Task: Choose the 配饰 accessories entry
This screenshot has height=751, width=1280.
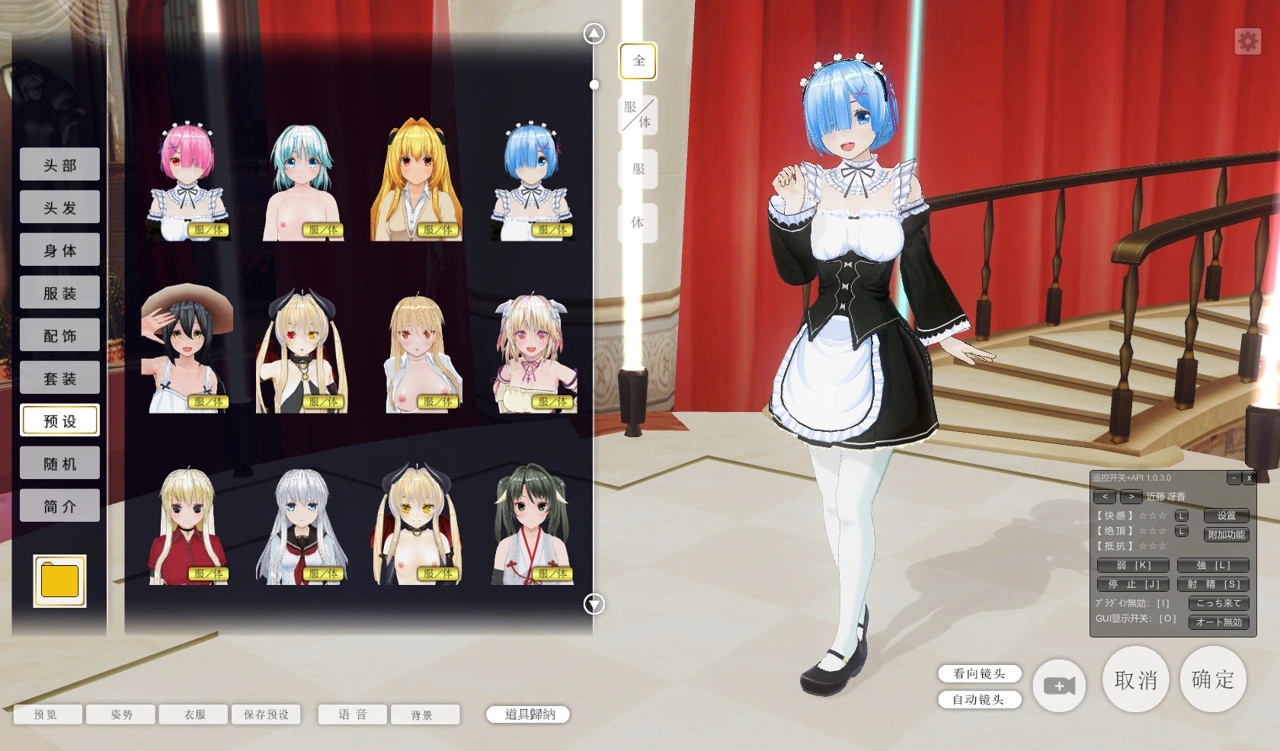Action: (x=60, y=336)
